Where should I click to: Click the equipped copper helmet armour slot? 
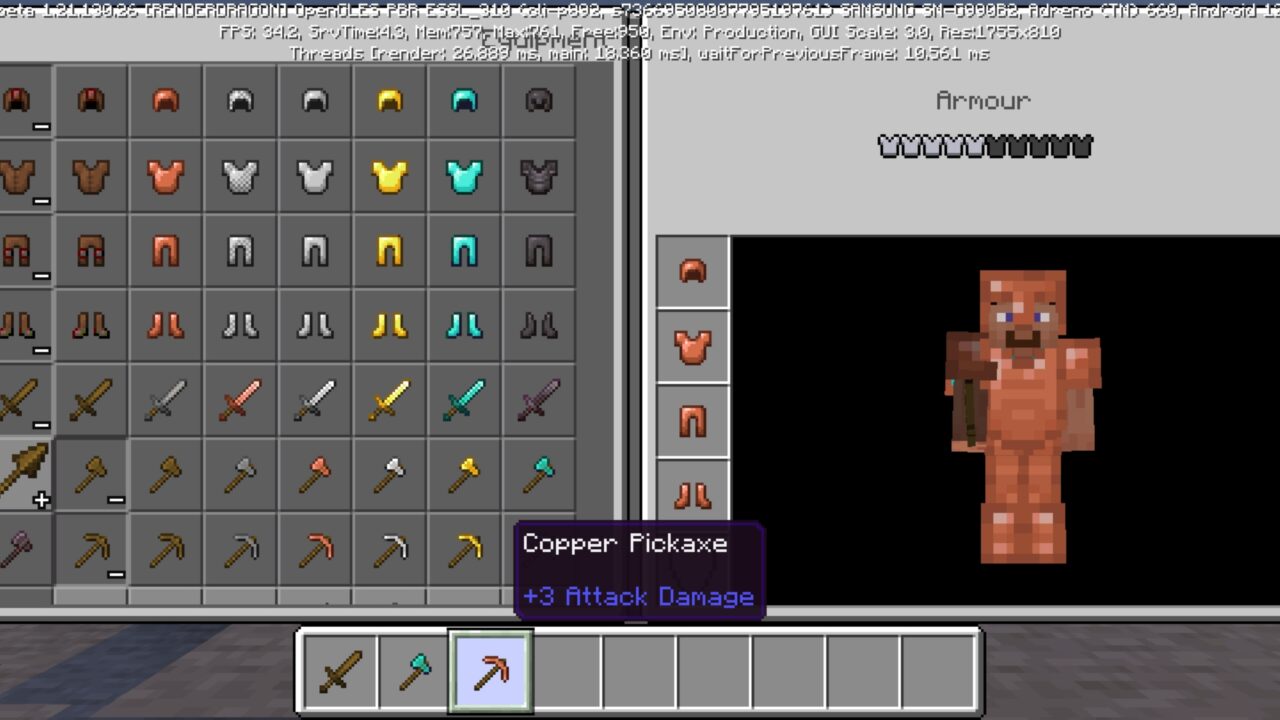click(x=693, y=272)
